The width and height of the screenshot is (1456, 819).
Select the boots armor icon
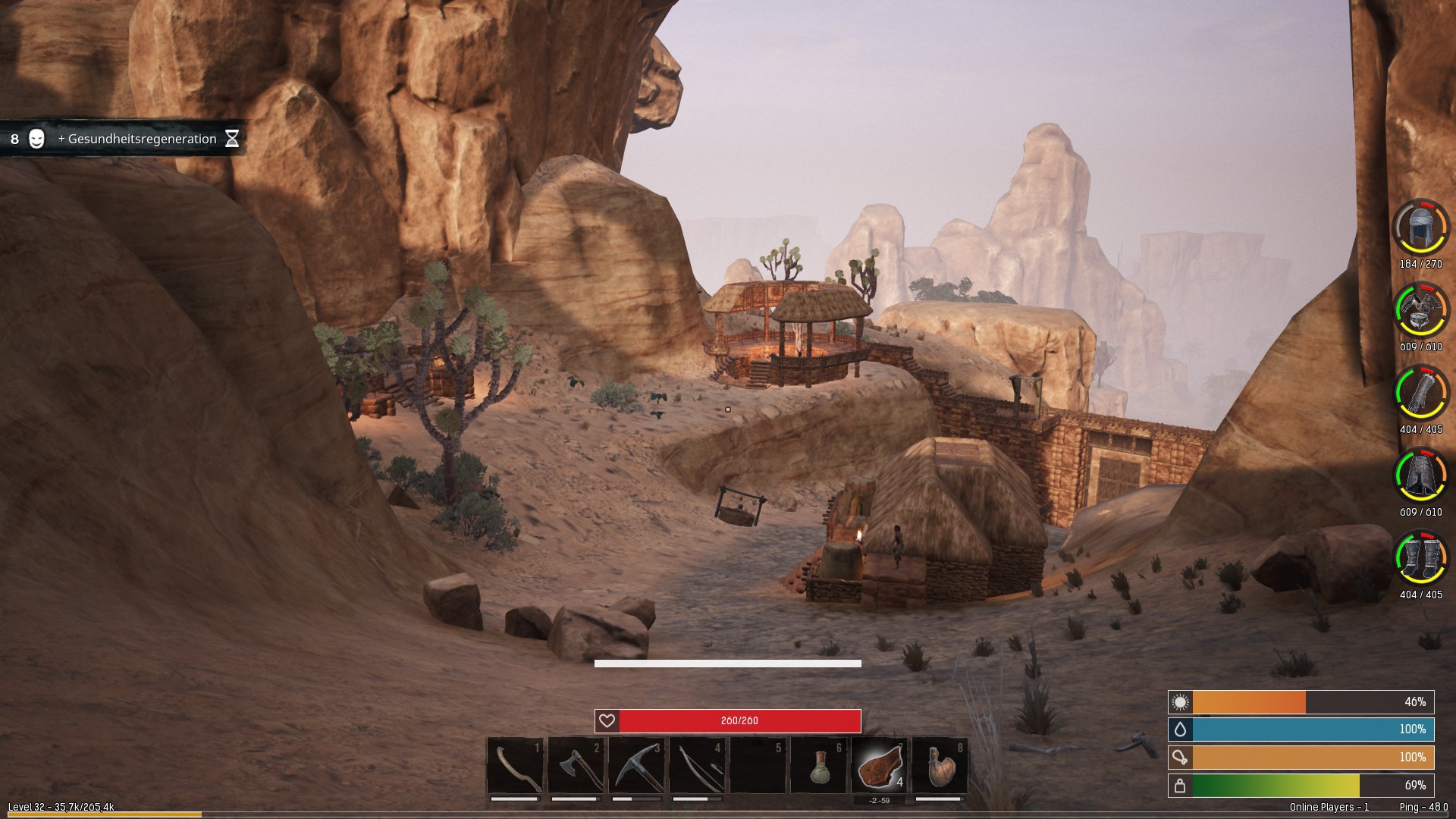click(1420, 557)
